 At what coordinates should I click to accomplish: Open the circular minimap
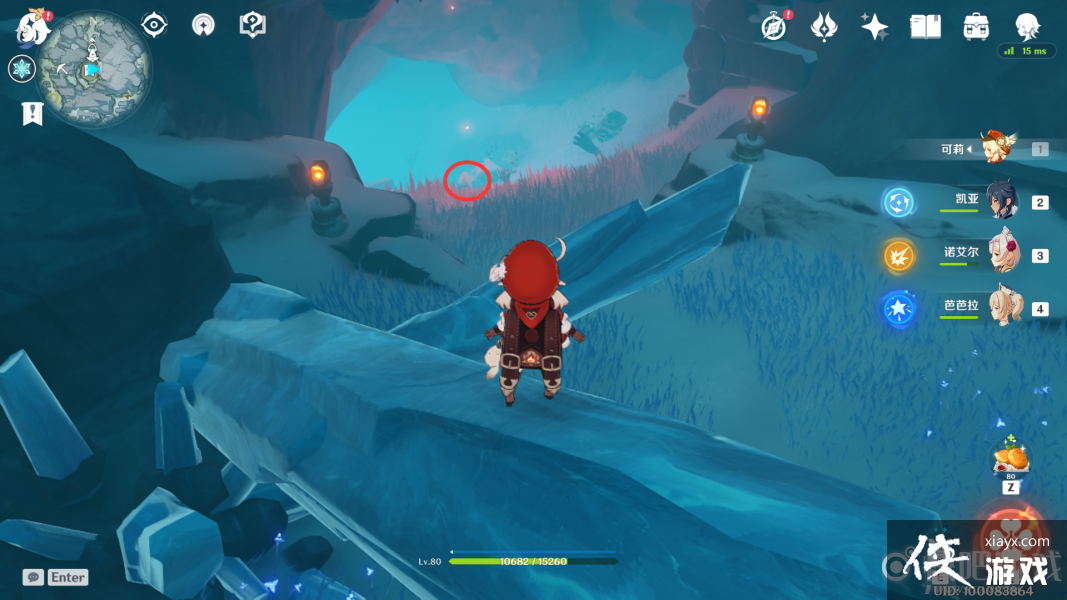tap(93, 69)
